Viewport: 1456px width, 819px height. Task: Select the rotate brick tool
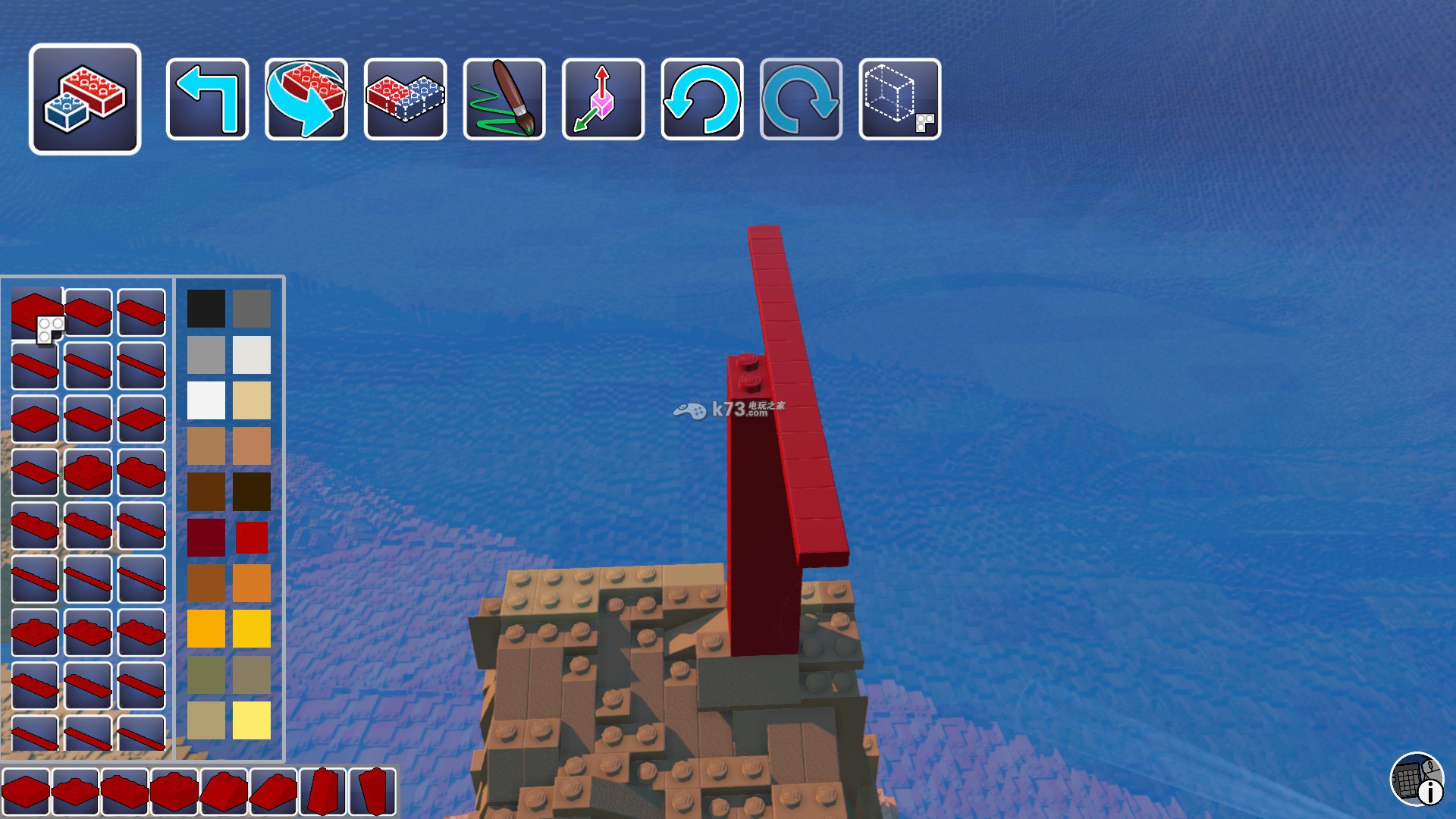pyautogui.click(x=306, y=99)
